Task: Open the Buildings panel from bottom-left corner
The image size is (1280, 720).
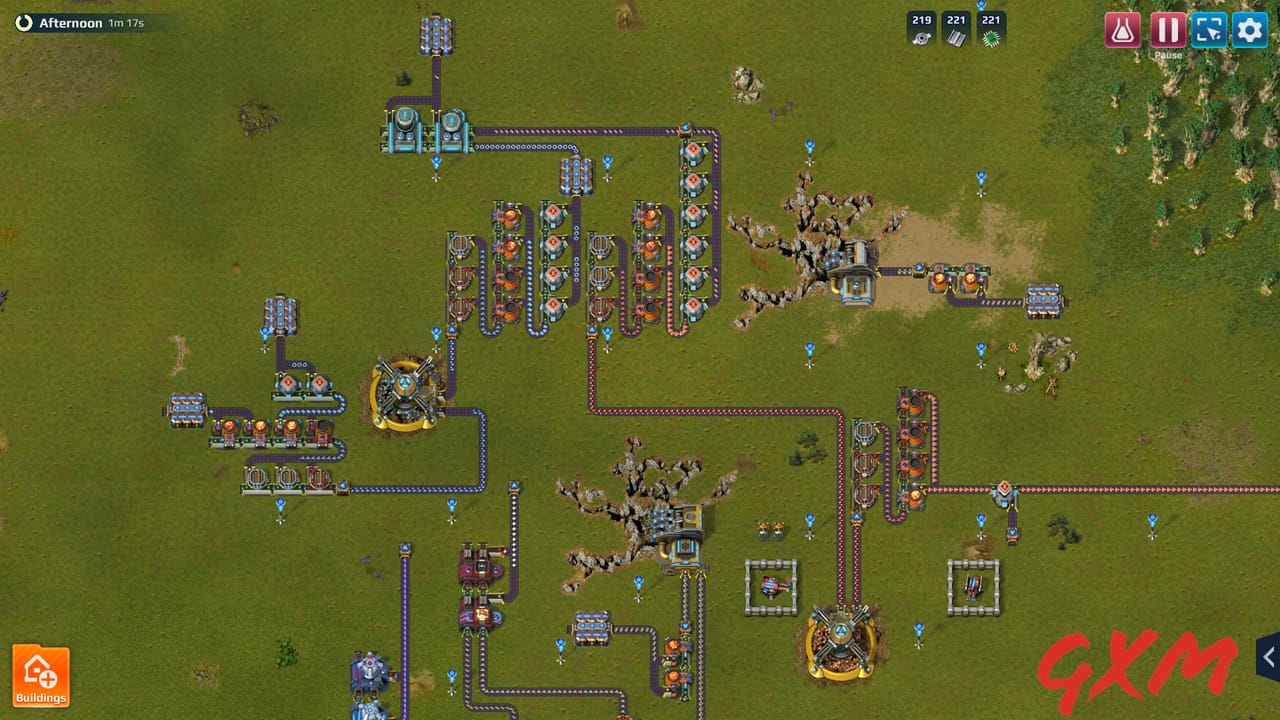Action: pyautogui.click(x=40, y=675)
